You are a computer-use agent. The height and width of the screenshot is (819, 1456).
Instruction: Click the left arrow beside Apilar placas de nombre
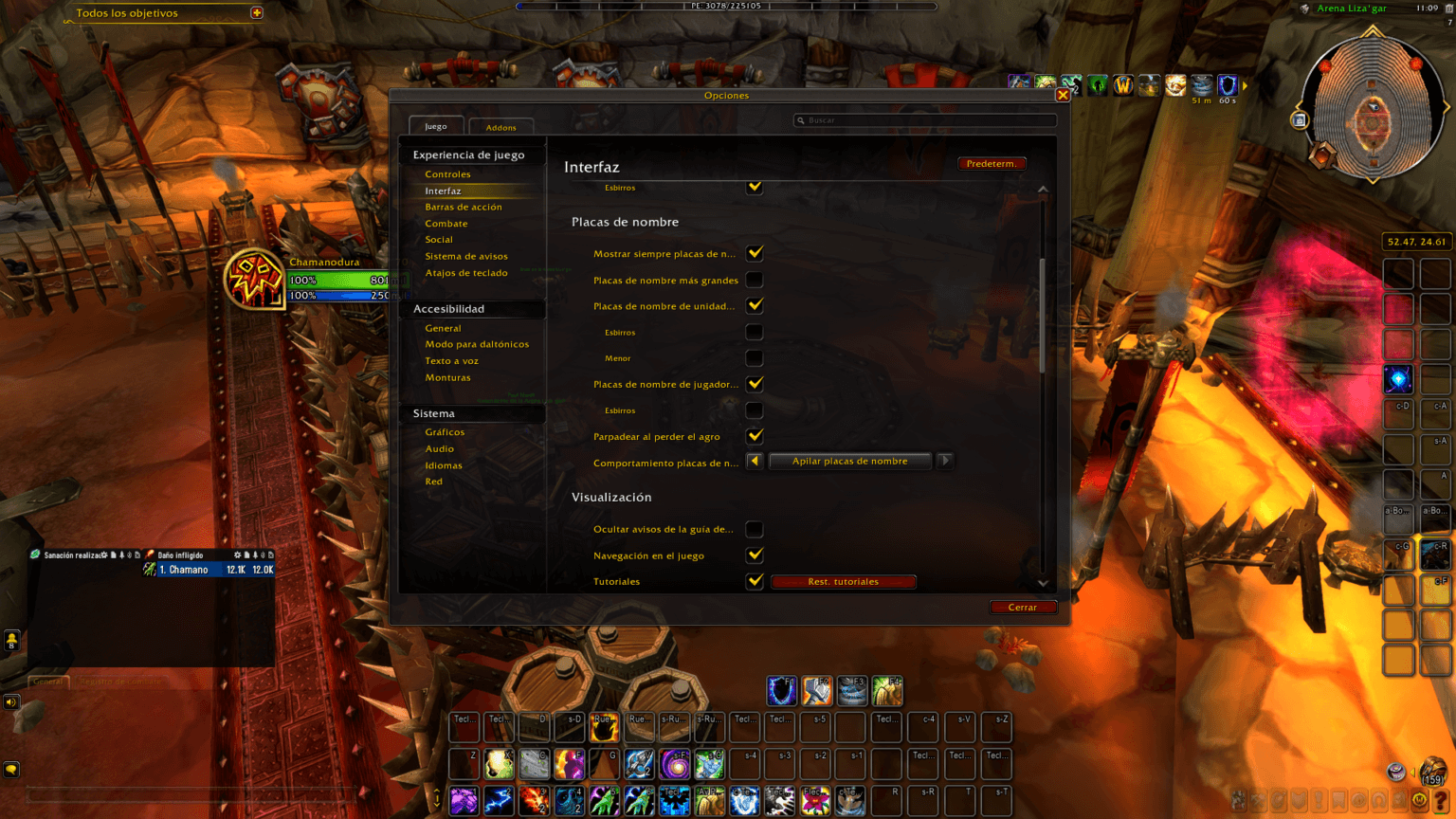click(754, 461)
